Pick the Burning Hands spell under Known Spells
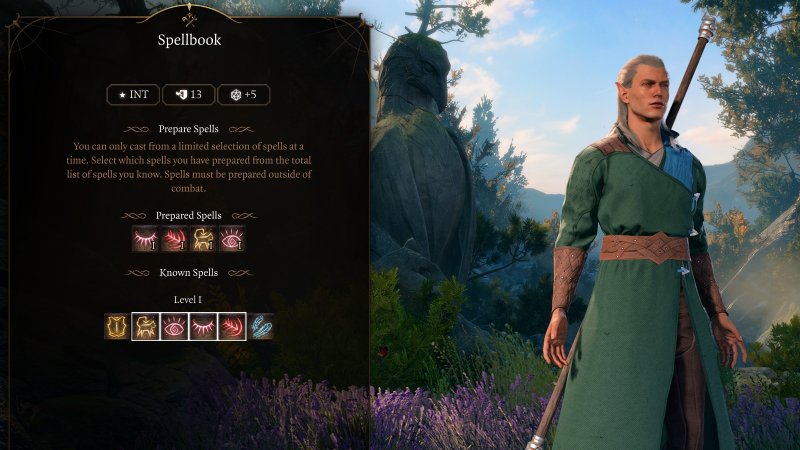 point(231,326)
